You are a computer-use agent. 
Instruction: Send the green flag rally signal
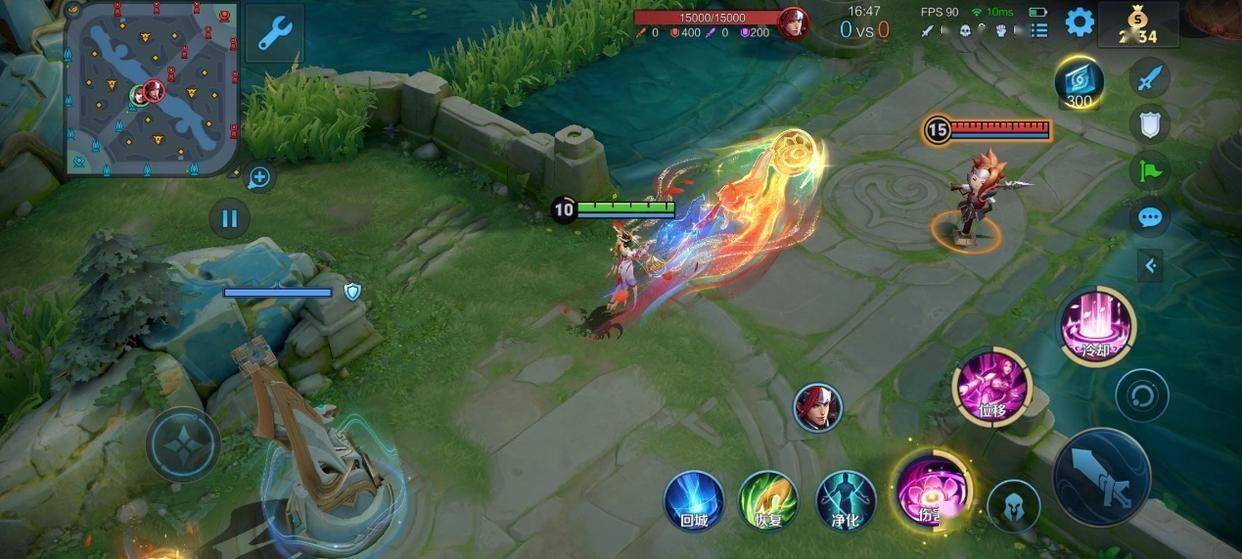point(1150,171)
